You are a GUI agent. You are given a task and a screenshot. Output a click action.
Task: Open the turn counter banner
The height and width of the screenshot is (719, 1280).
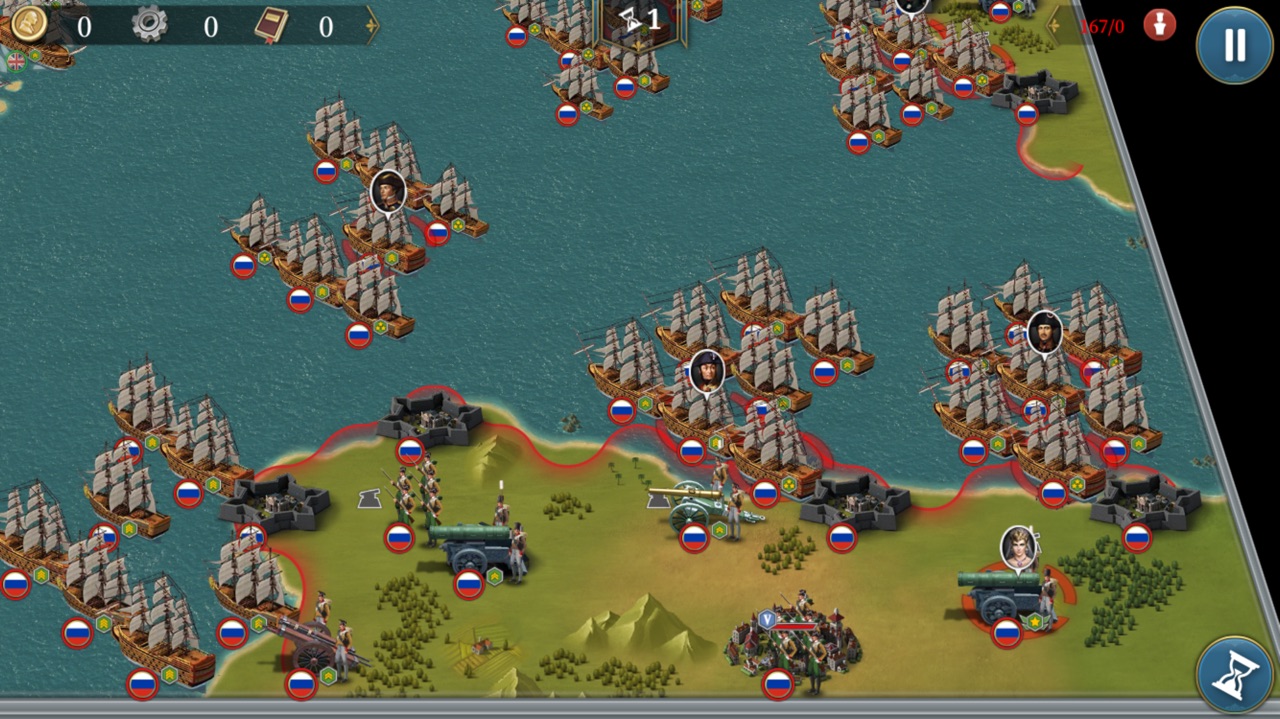tap(642, 20)
